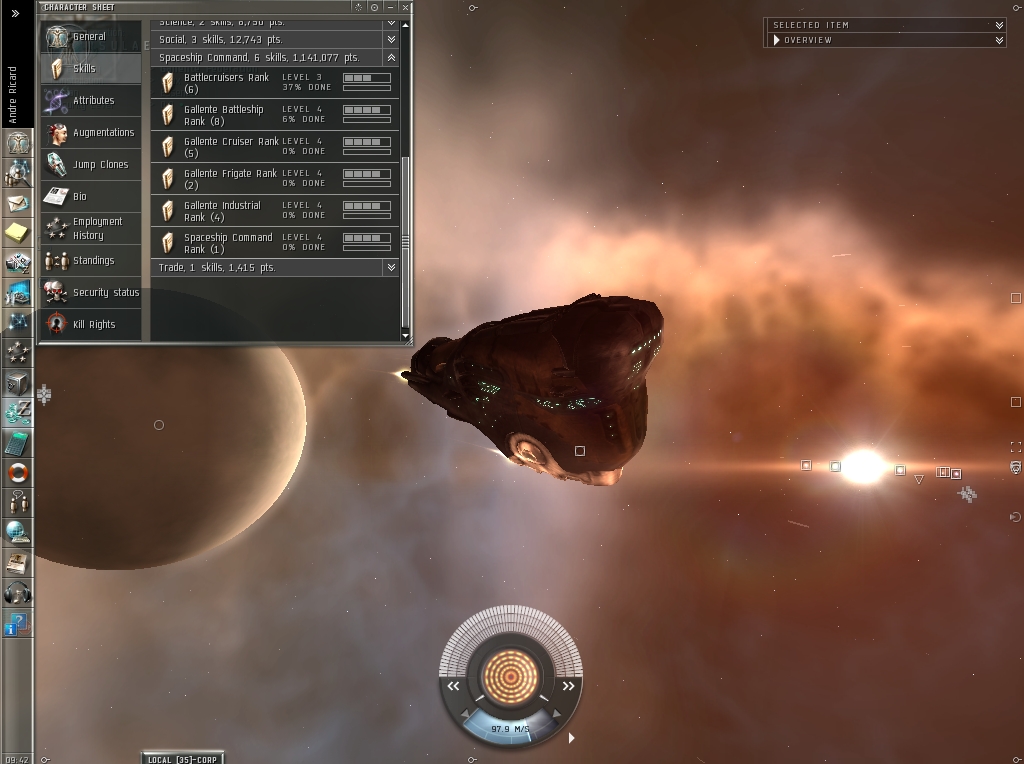Open Employment History
Image resolution: width=1024 pixels, height=764 pixels.
pos(97,229)
